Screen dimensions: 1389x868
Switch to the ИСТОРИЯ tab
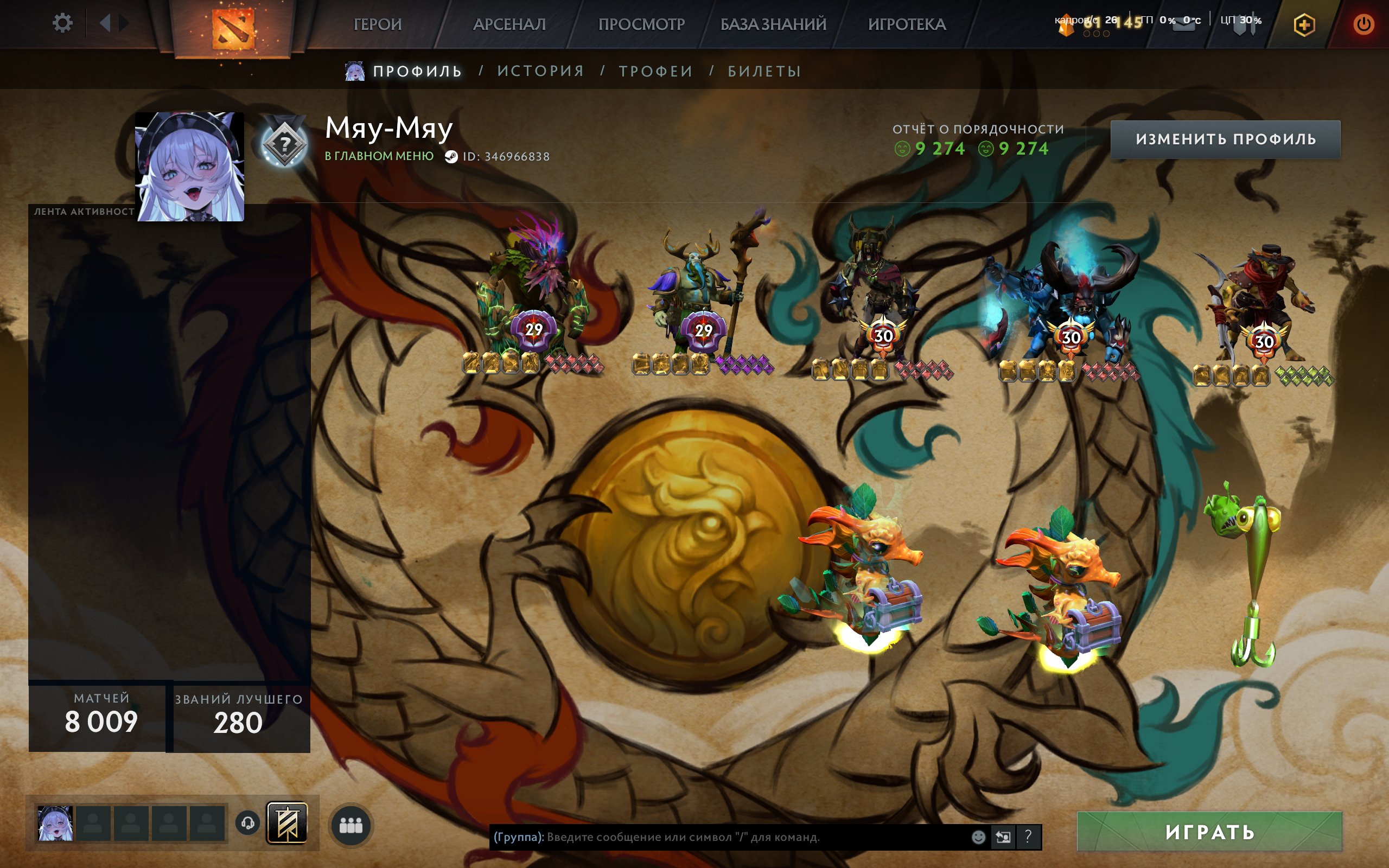539,71
